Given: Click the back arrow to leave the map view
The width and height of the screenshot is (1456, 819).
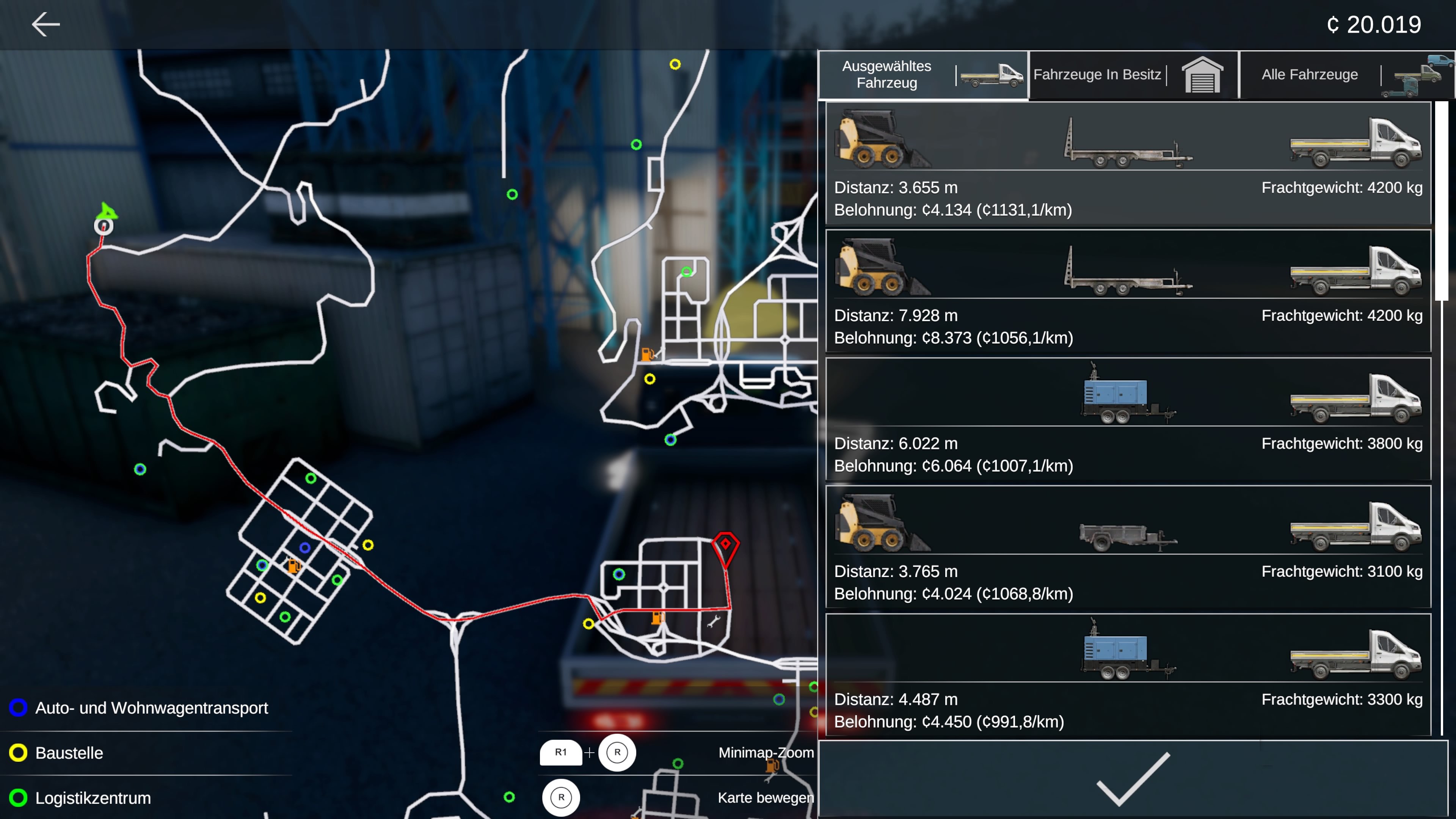Looking at the screenshot, I should point(46,24).
